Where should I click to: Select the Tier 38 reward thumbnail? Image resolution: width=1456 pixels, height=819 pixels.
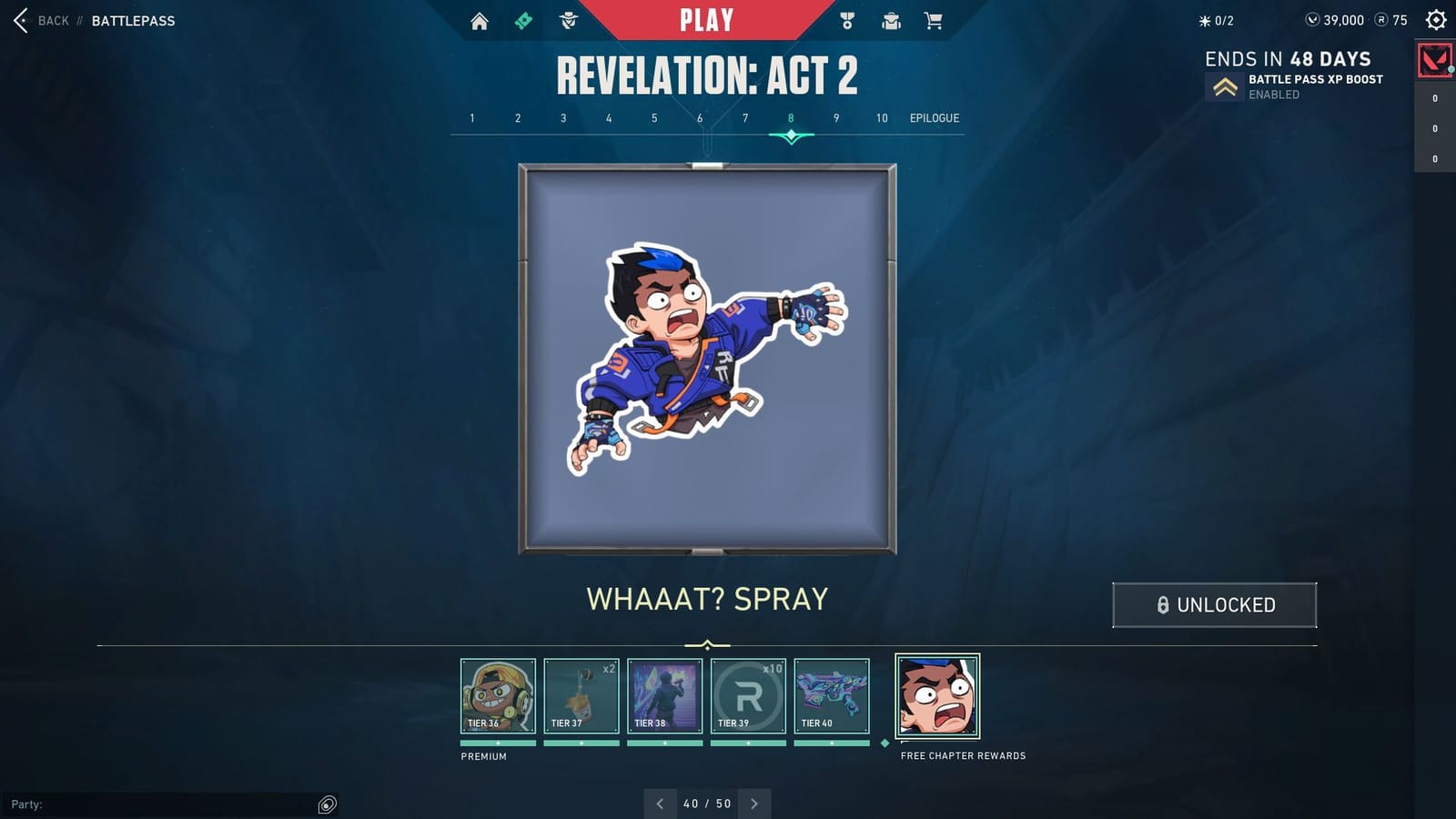[665, 696]
